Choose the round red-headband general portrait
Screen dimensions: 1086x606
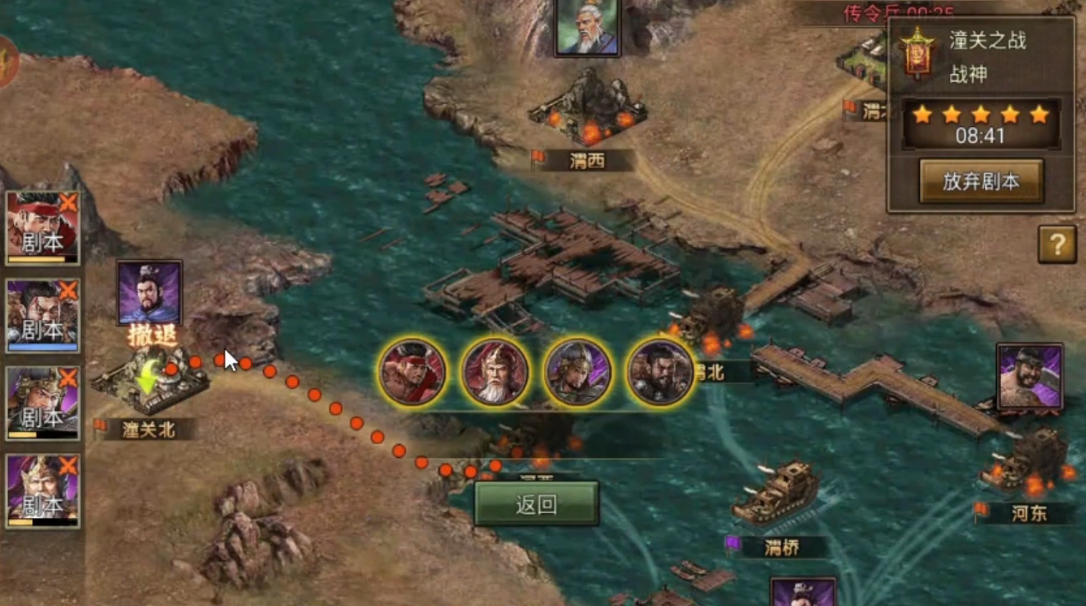click(x=413, y=372)
